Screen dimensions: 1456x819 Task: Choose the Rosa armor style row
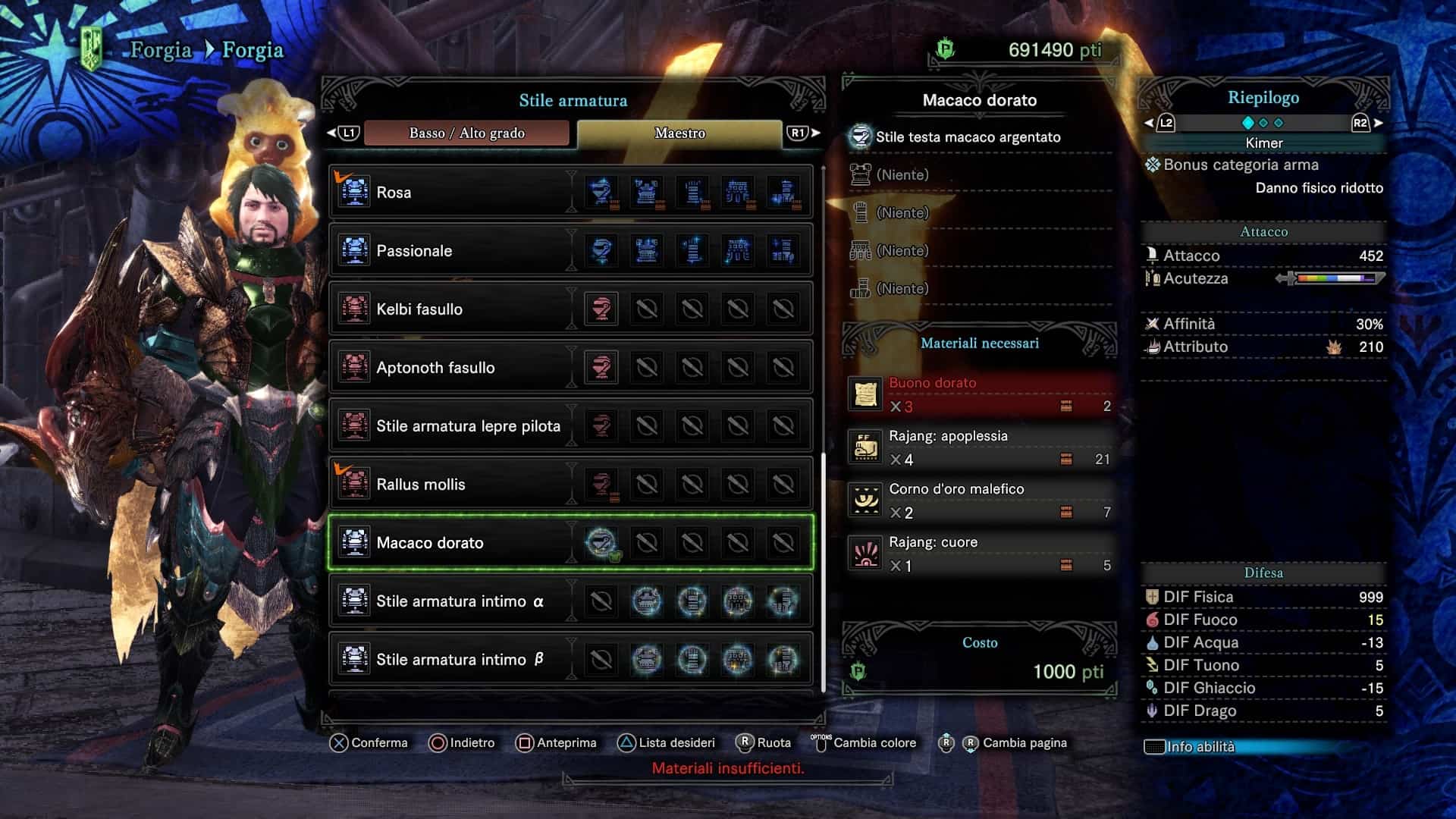coord(455,193)
